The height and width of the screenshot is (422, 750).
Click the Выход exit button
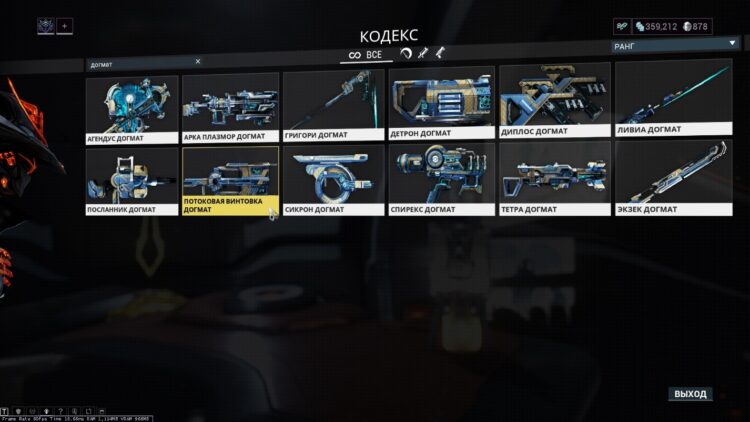[x=690, y=394]
